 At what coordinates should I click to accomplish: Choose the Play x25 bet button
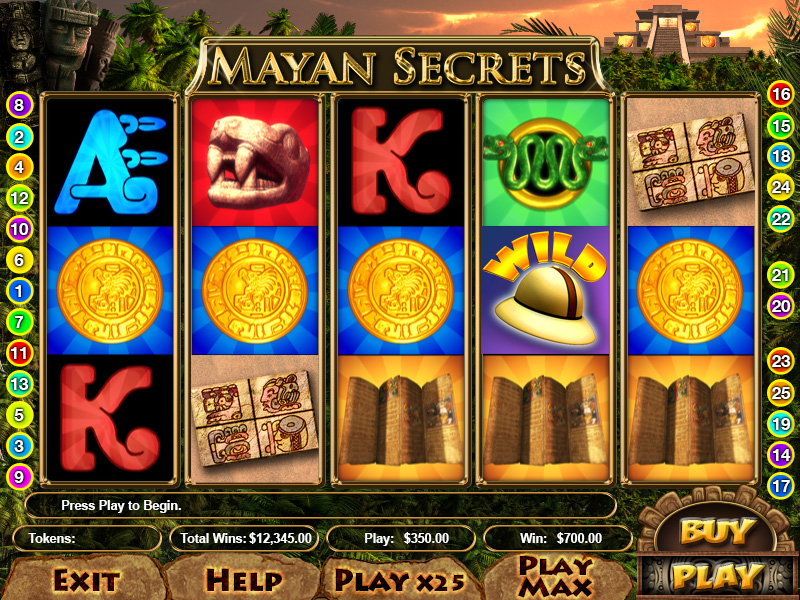tap(402, 579)
